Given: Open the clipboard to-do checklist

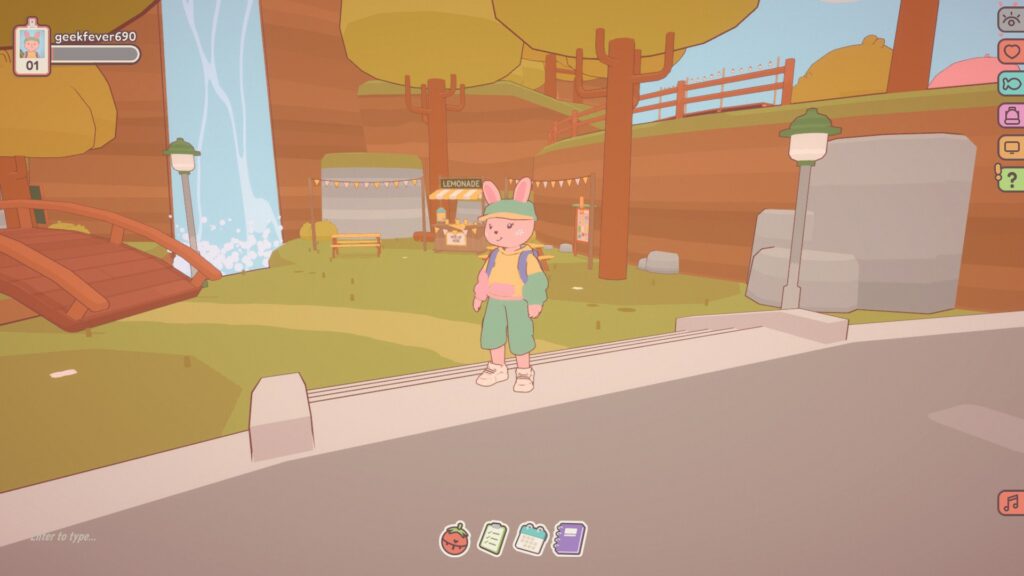Looking at the screenshot, I should point(492,539).
